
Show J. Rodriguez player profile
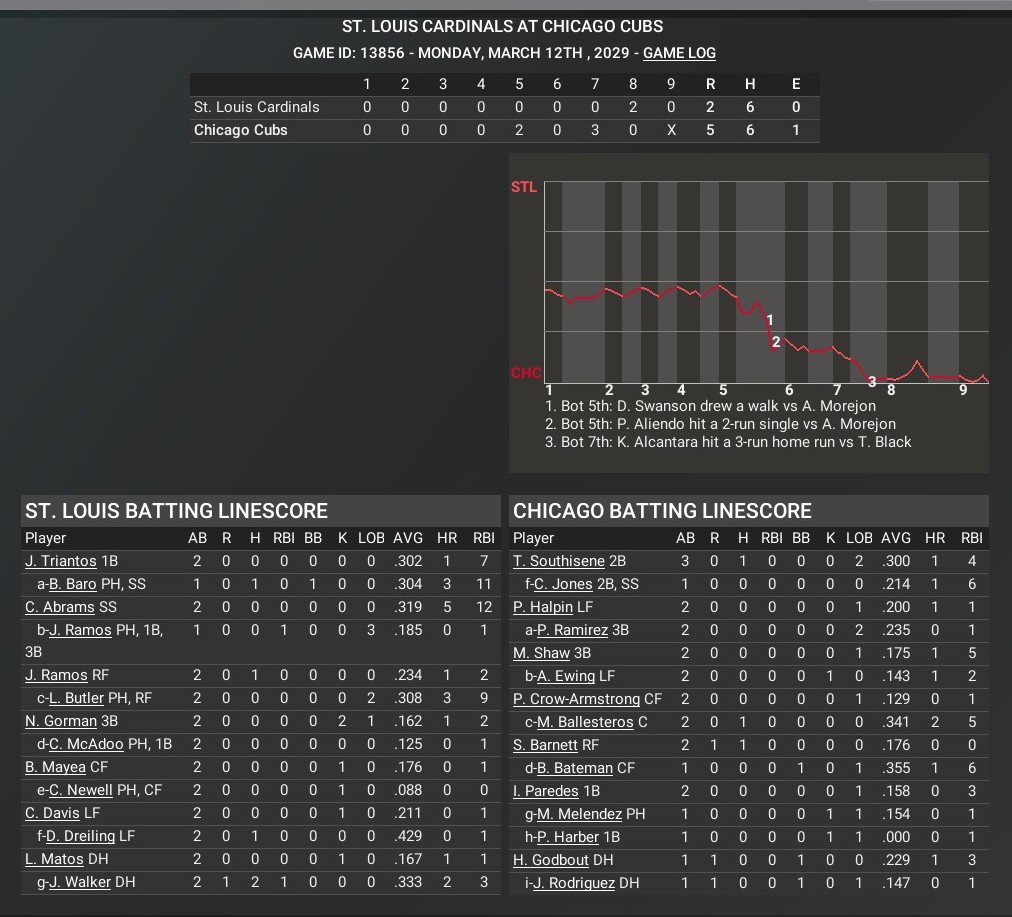(x=578, y=883)
